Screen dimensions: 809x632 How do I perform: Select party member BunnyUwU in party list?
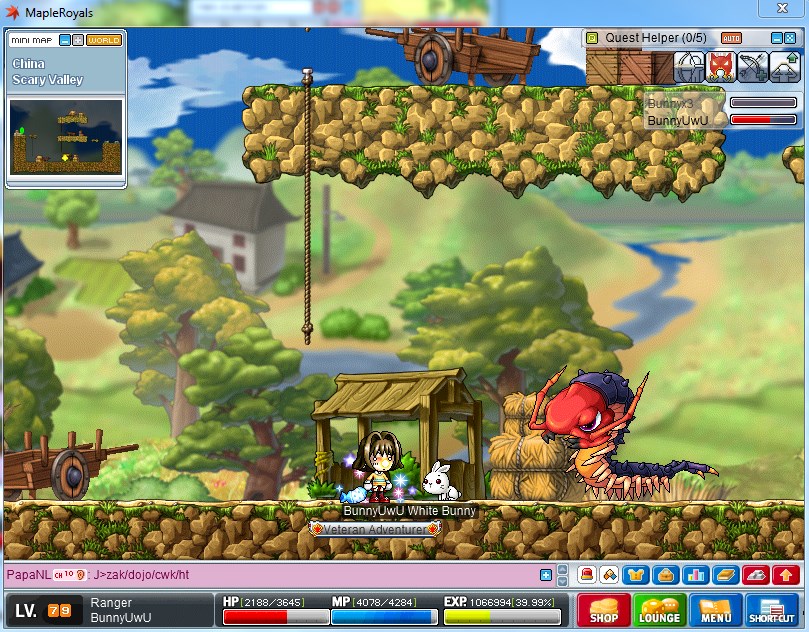tap(678, 120)
